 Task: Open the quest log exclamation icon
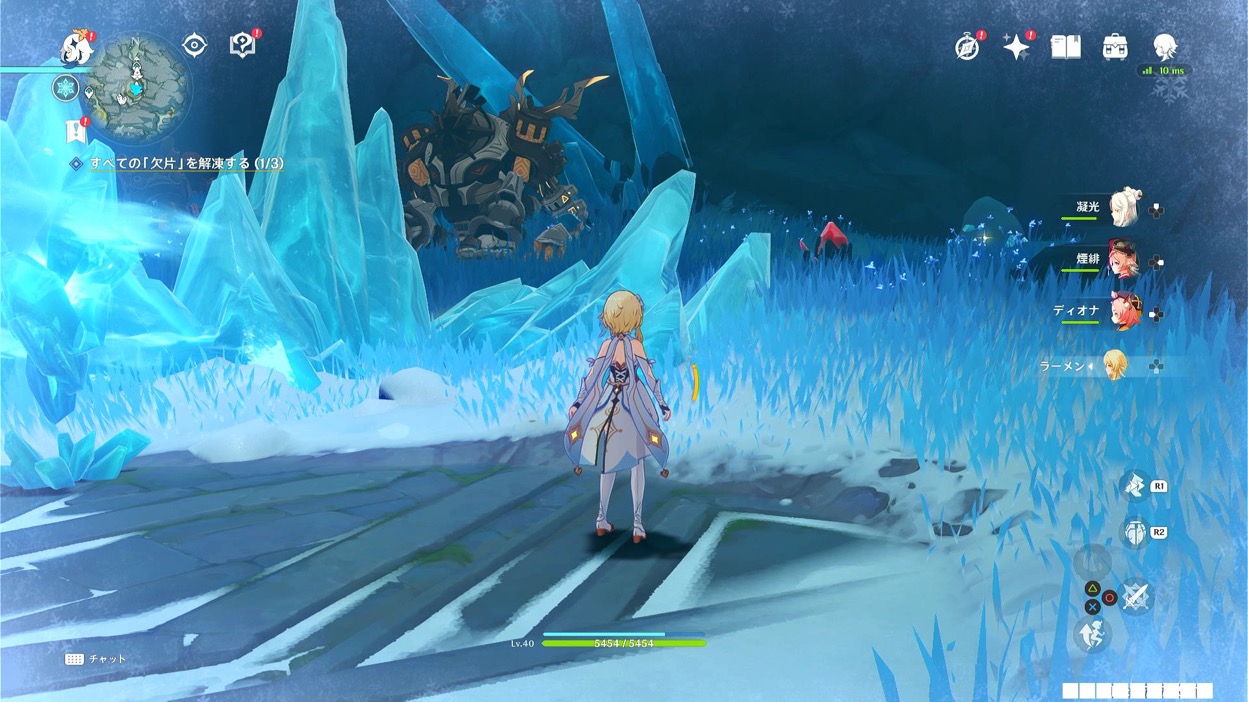(75, 130)
